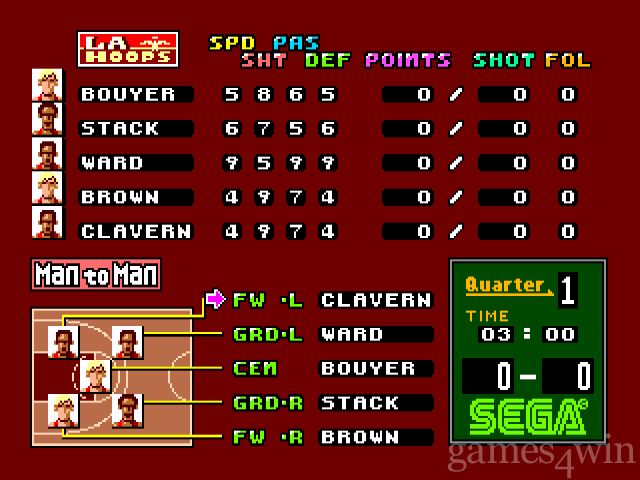Toggle the Man to Man defense

click(x=96, y=274)
